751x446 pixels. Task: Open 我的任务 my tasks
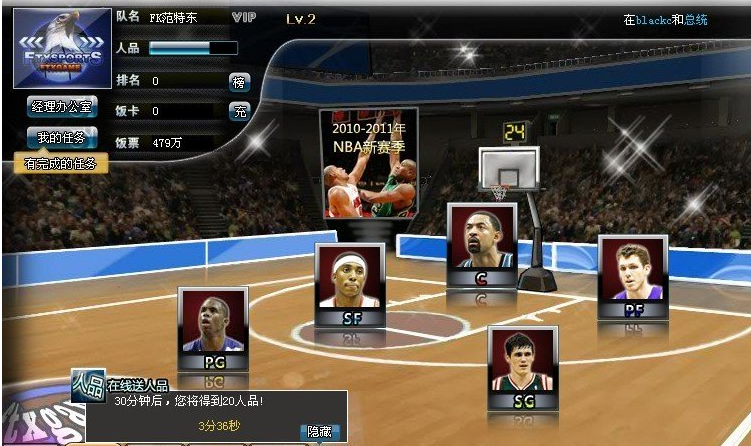click(x=61, y=137)
